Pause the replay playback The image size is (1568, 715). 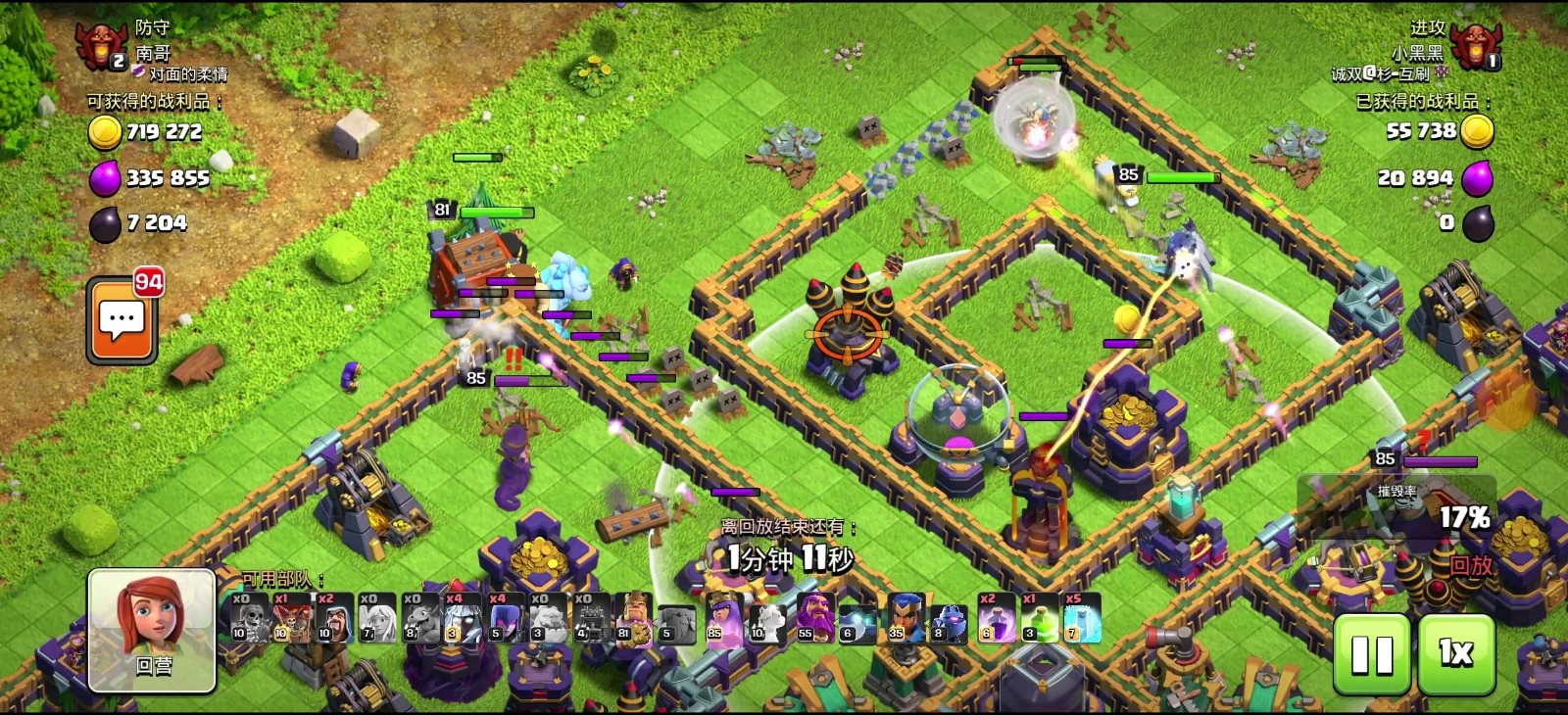tap(1371, 654)
